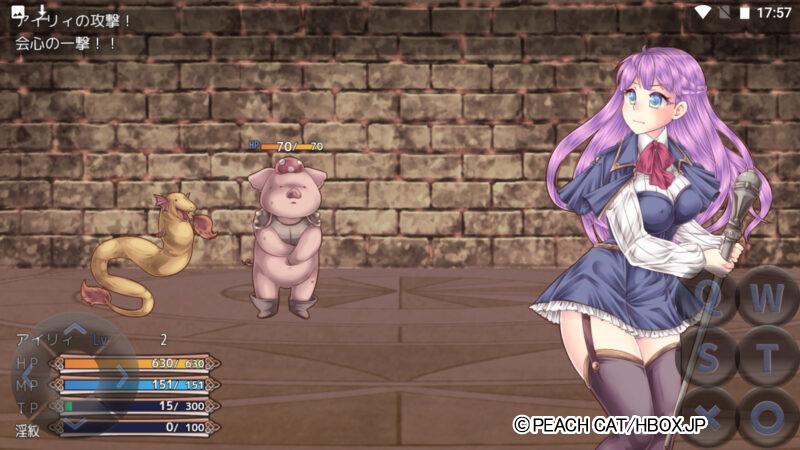
Task: Confirm with the virtual O button
Action: coord(767,414)
